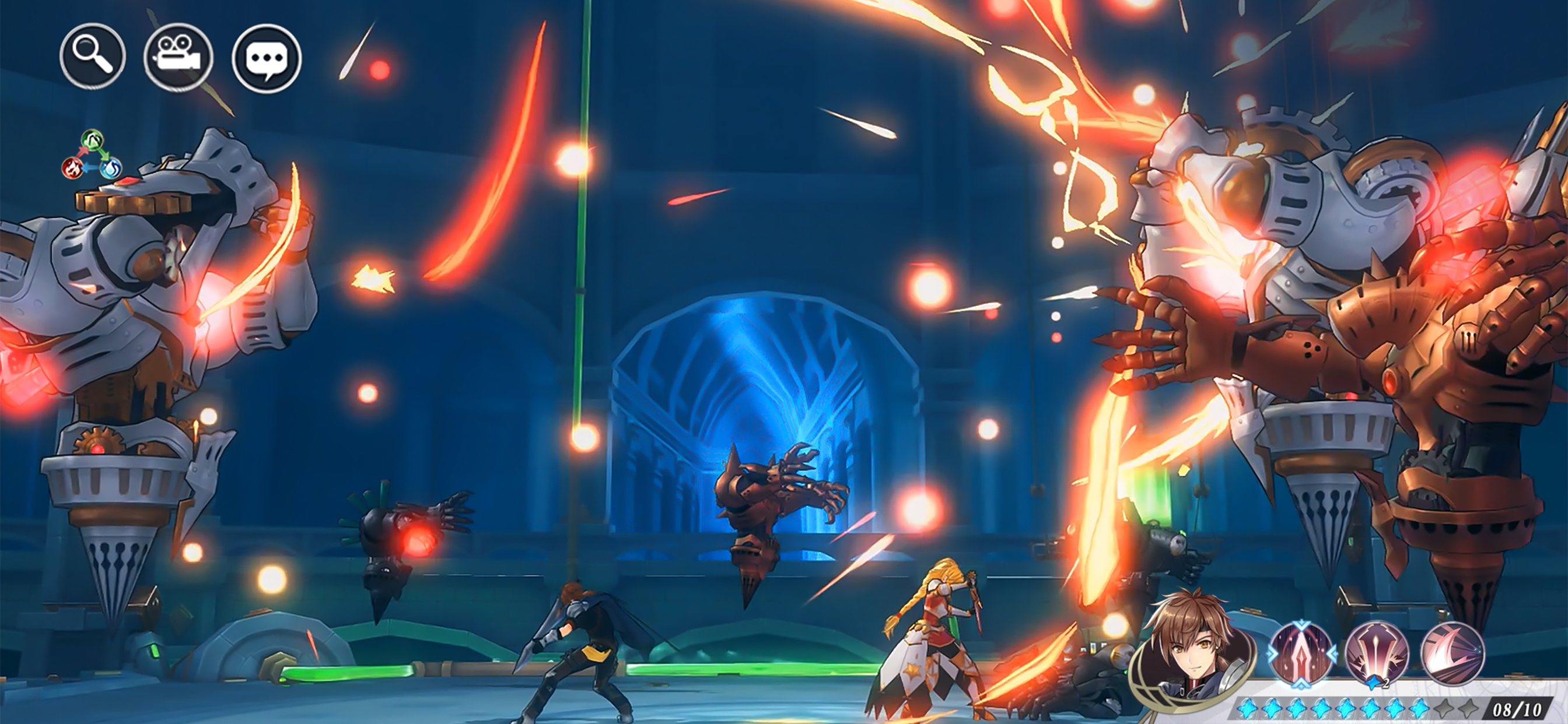Viewport: 1568px width, 724px height.
Task: Open the magnifying glass inspect button
Action: point(93,57)
